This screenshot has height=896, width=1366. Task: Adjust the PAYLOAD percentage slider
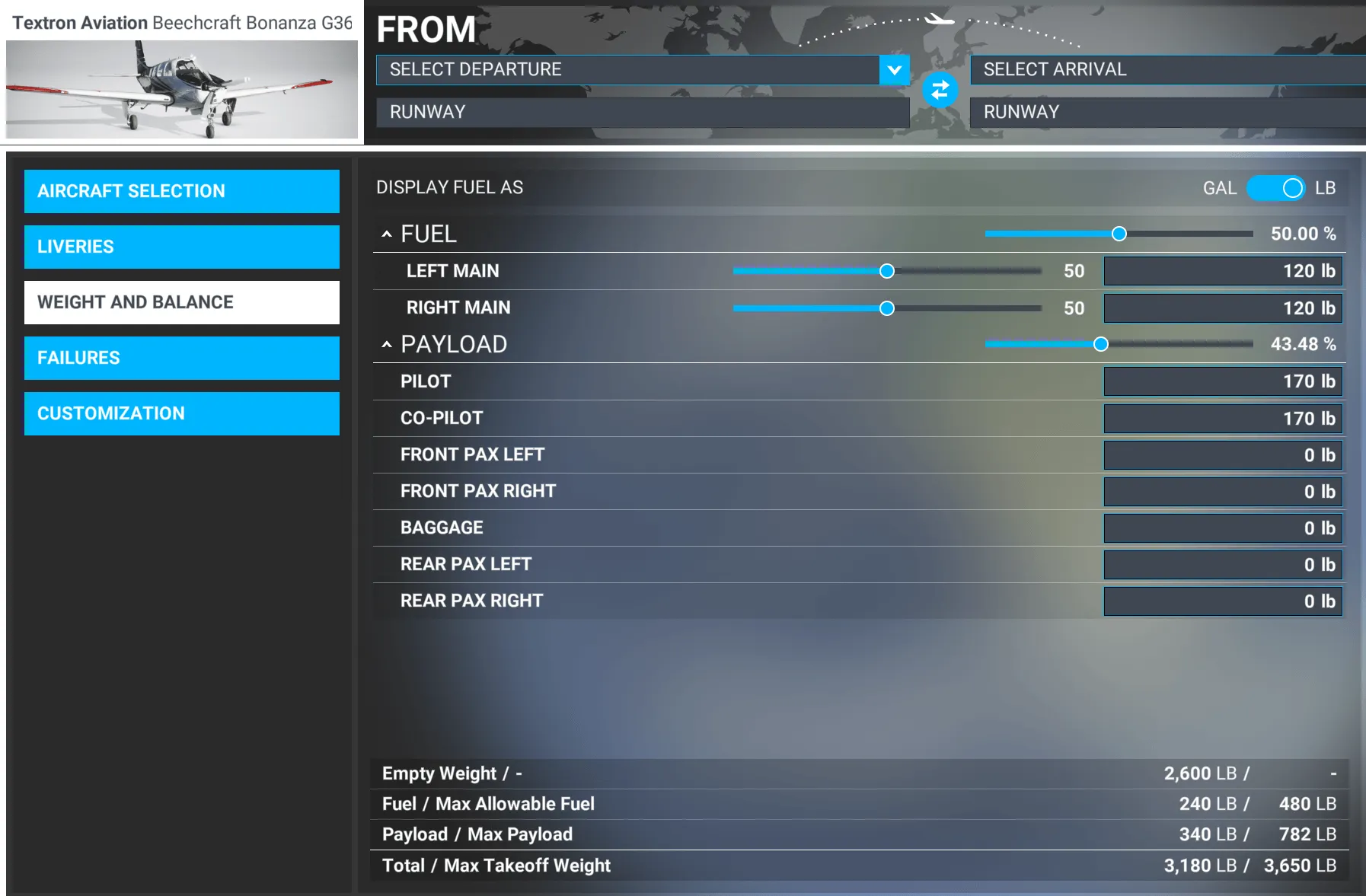pos(1102,344)
